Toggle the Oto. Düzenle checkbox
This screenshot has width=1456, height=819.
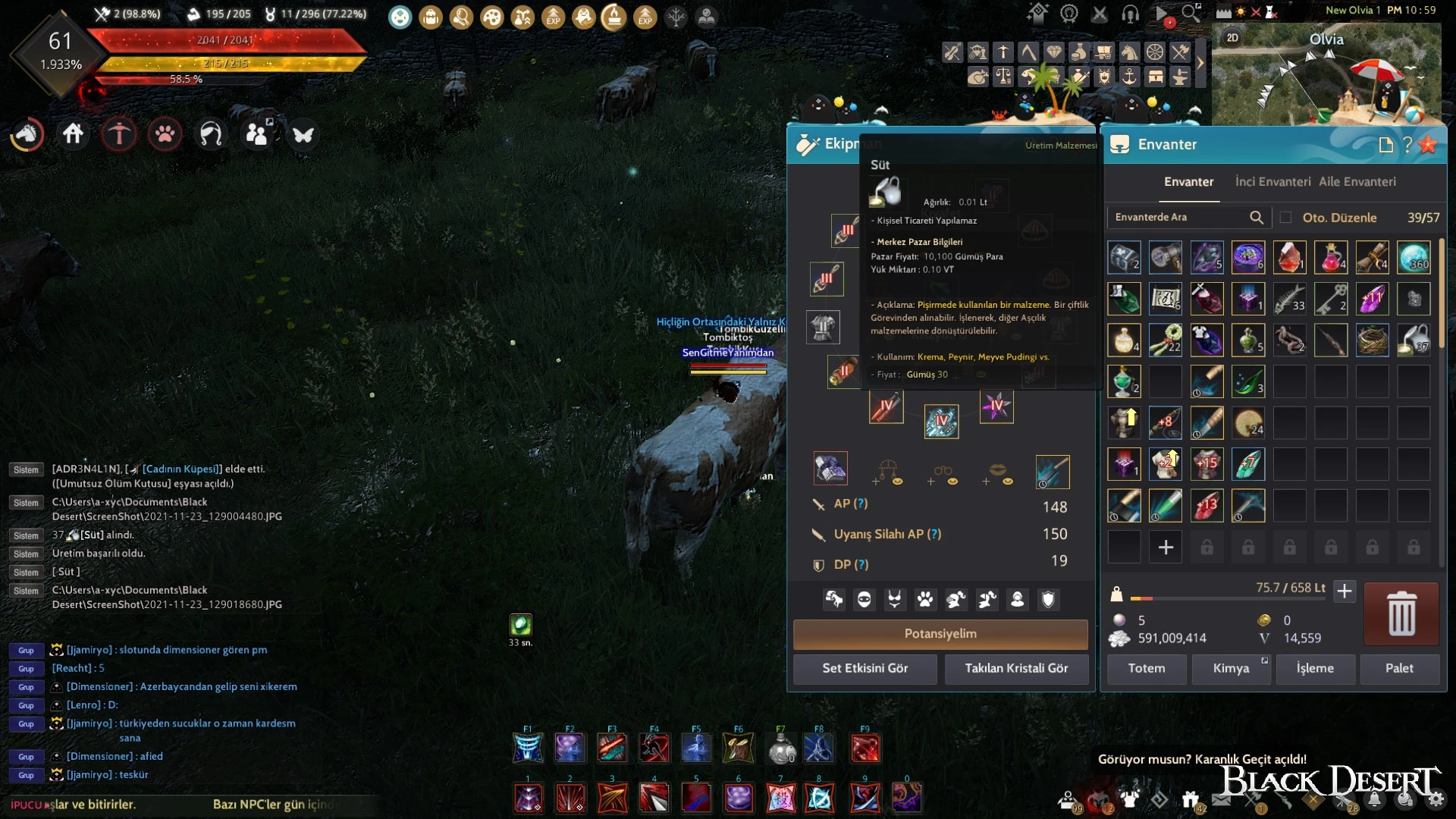(x=1285, y=218)
